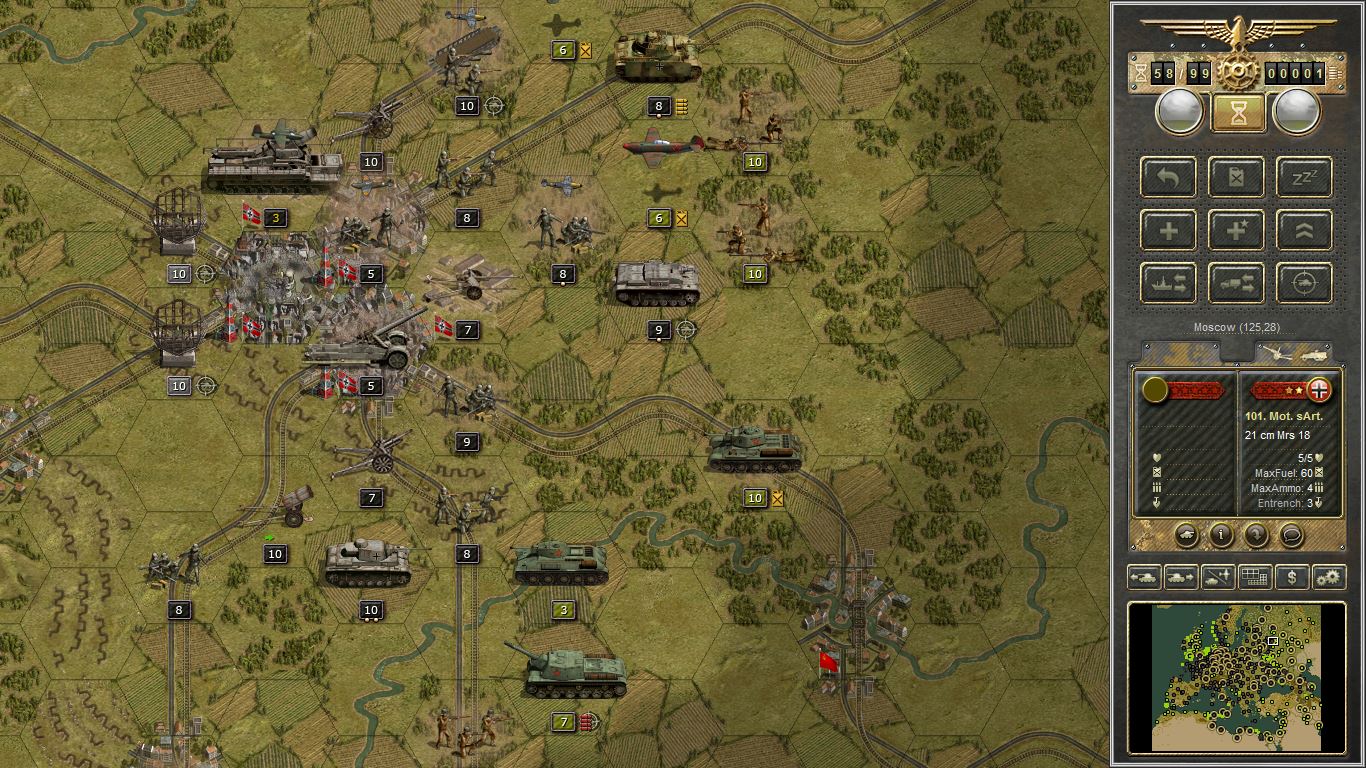Image resolution: width=1366 pixels, height=768 pixels.
Task: Request elite replacements with starred plus icon
Action: pos(1236,230)
